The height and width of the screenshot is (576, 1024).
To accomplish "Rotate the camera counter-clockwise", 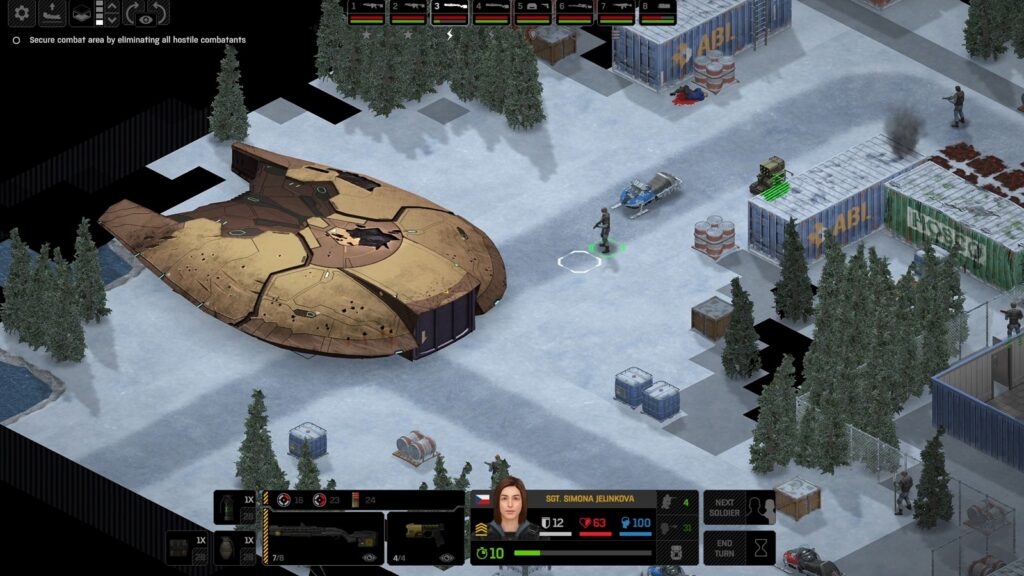I will coord(160,13).
